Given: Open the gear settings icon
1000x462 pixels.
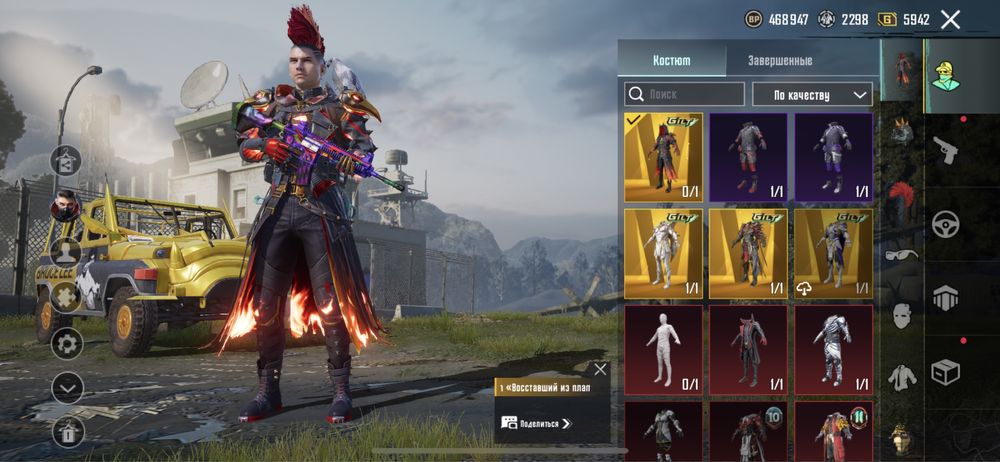Looking at the screenshot, I should [x=67, y=344].
